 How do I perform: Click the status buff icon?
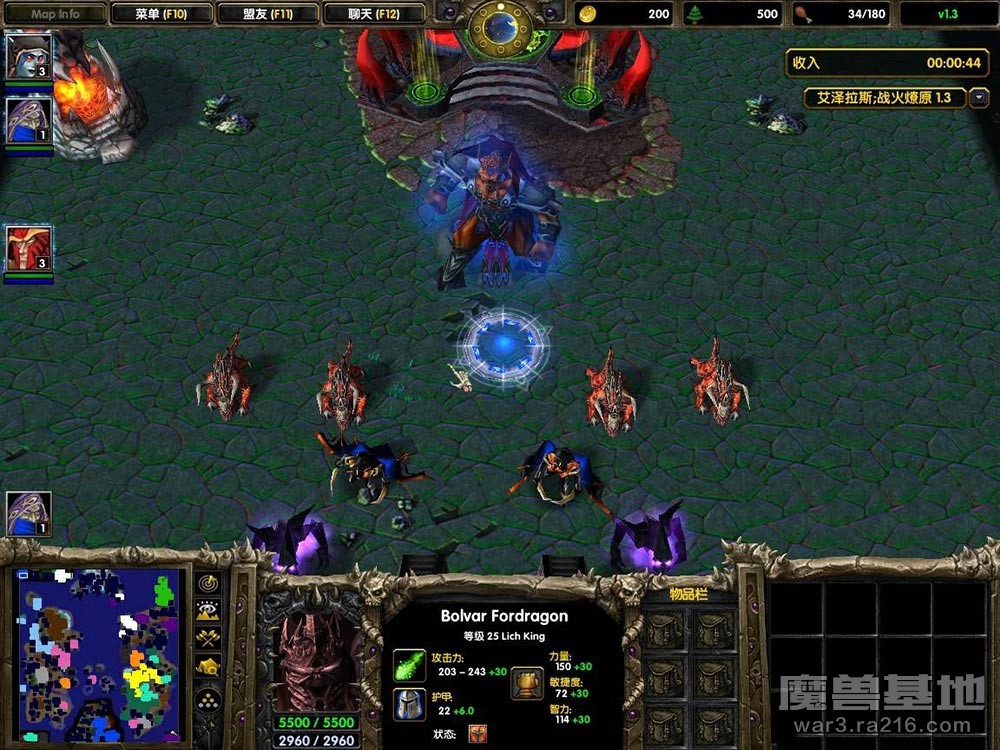pos(477,734)
